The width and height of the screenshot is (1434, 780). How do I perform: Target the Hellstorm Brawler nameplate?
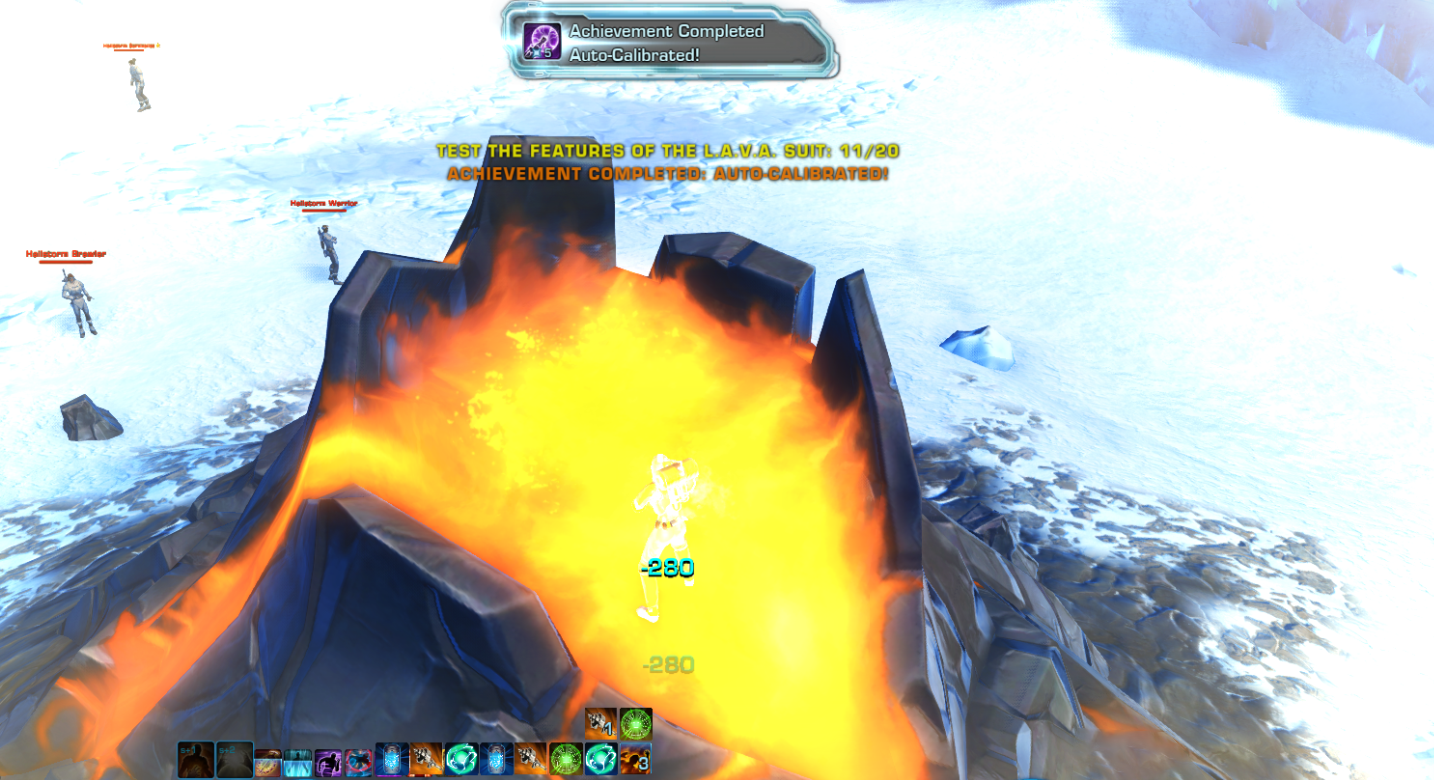click(63, 253)
